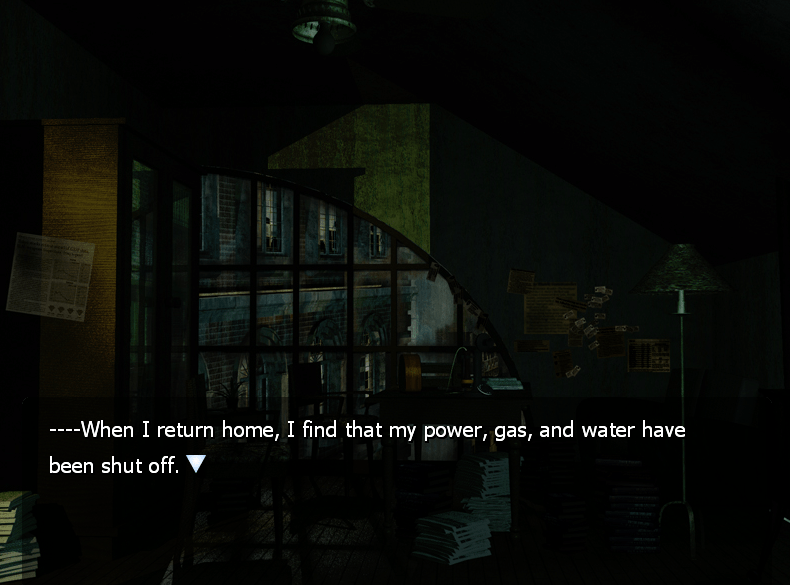Click the white text-advance arrow indicator
The image size is (790, 585).
pyautogui.click(x=196, y=464)
